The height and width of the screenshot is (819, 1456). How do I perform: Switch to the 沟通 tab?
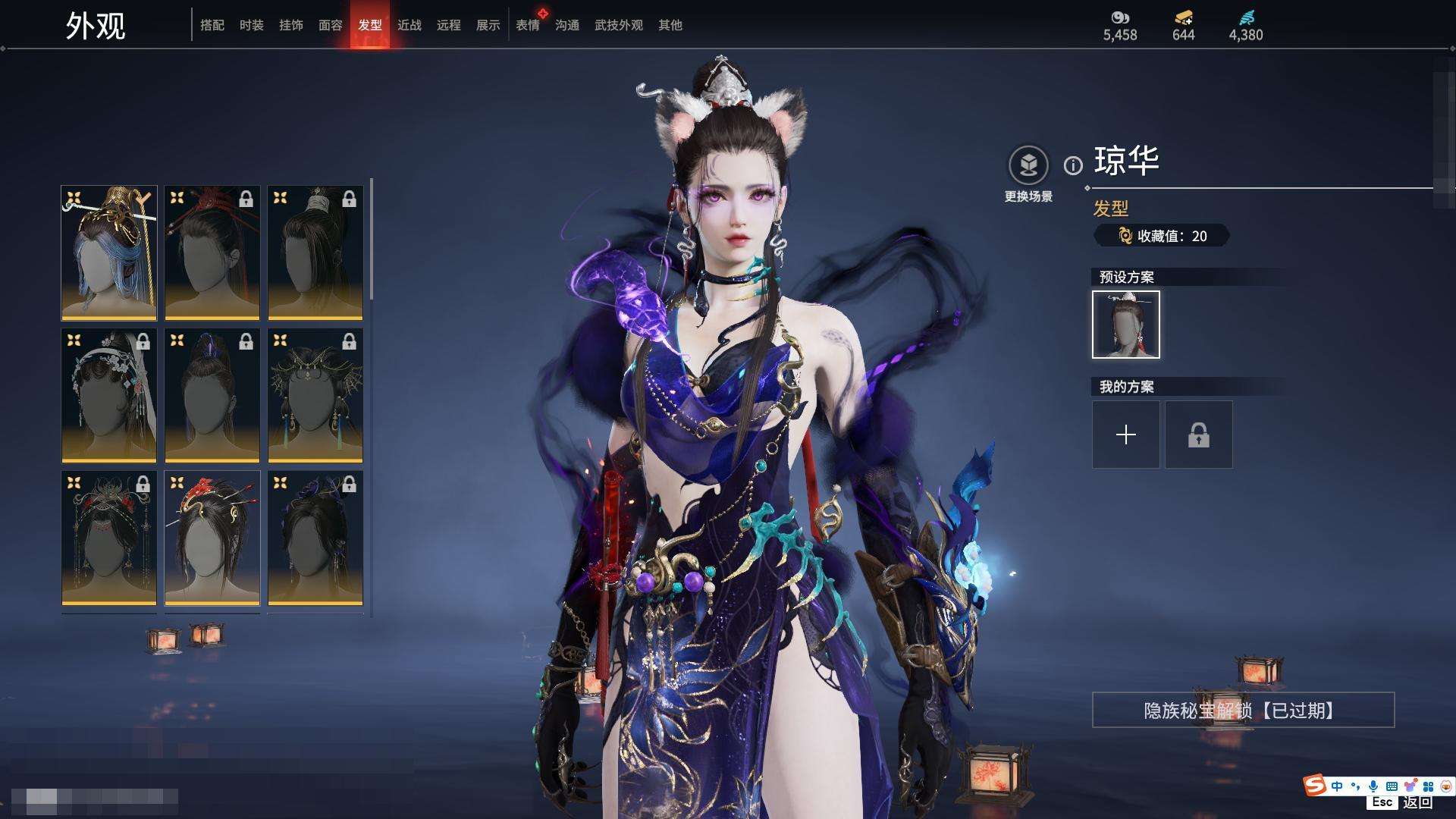(567, 25)
